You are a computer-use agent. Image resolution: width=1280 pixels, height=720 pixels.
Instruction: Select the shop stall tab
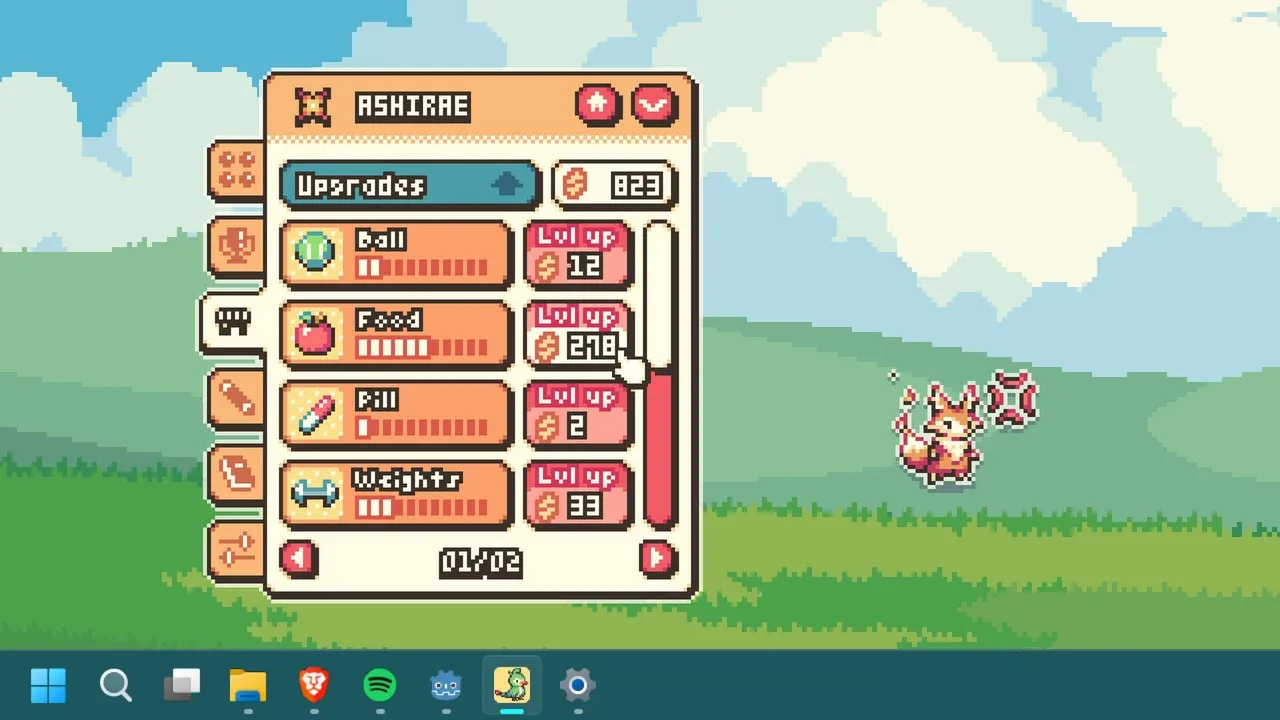click(x=234, y=322)
